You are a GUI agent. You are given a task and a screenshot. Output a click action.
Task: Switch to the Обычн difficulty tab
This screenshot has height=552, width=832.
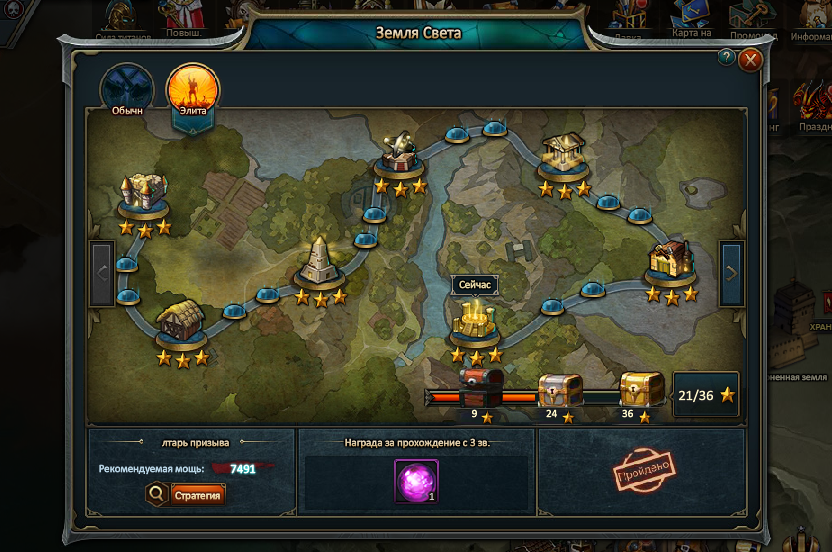[x=127, y=91]
